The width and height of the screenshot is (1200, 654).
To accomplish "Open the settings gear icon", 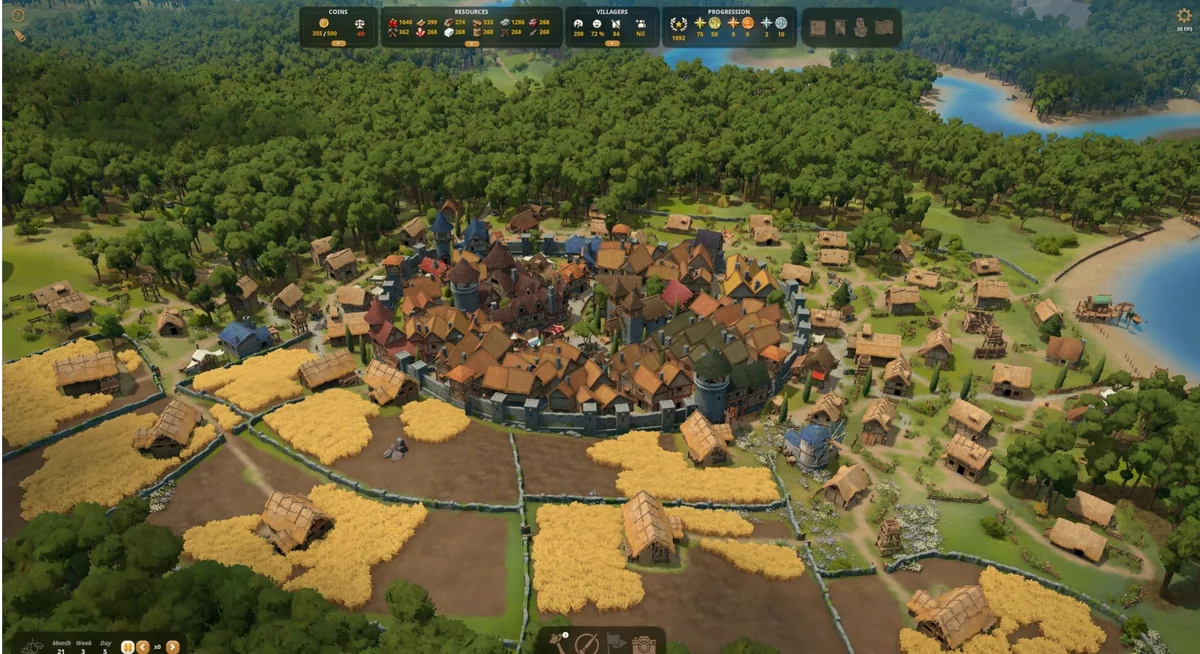I will tap(1183, 15).
